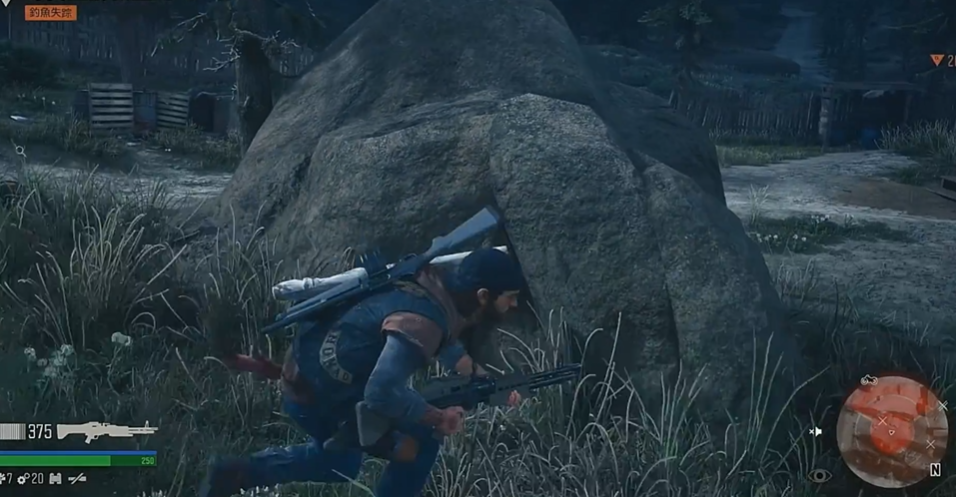This screenshot has width=956, height=497.
Task: Click the orange label with Chinese text
Action: pyautogui.click(x=50, y=13)
